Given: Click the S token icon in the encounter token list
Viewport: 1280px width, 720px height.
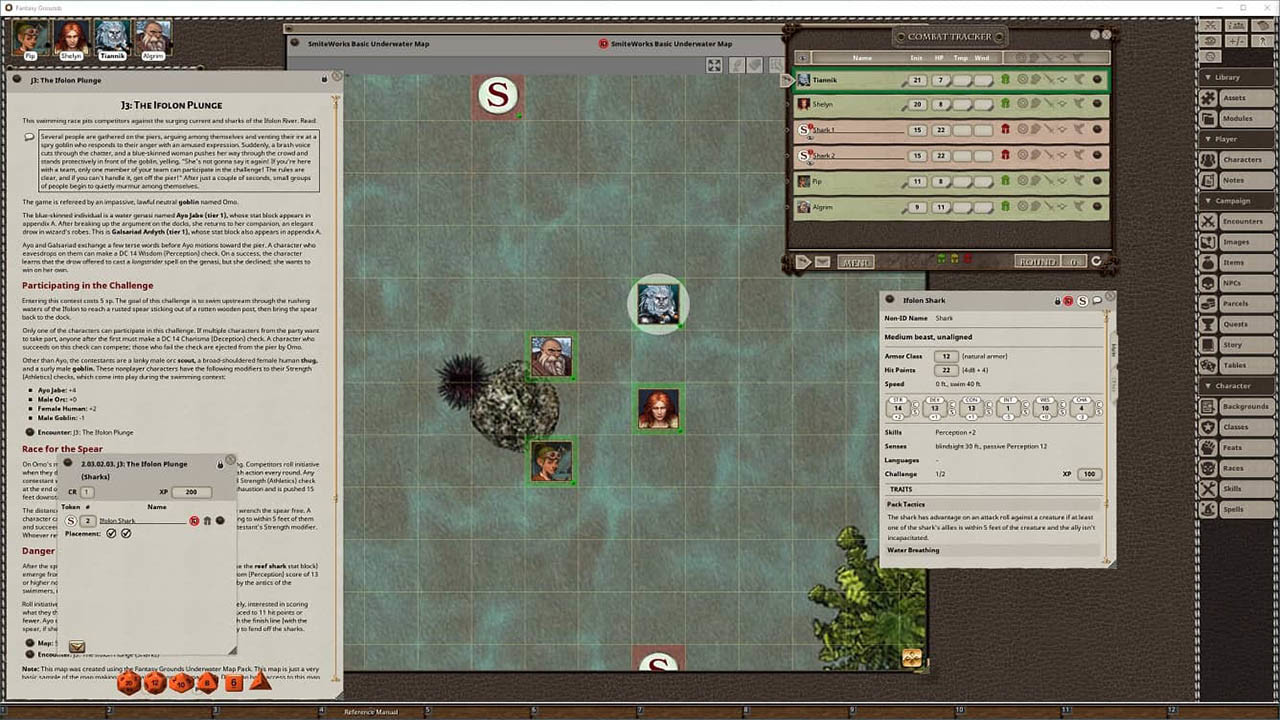Looking at the screenshot, I should 70,520.
